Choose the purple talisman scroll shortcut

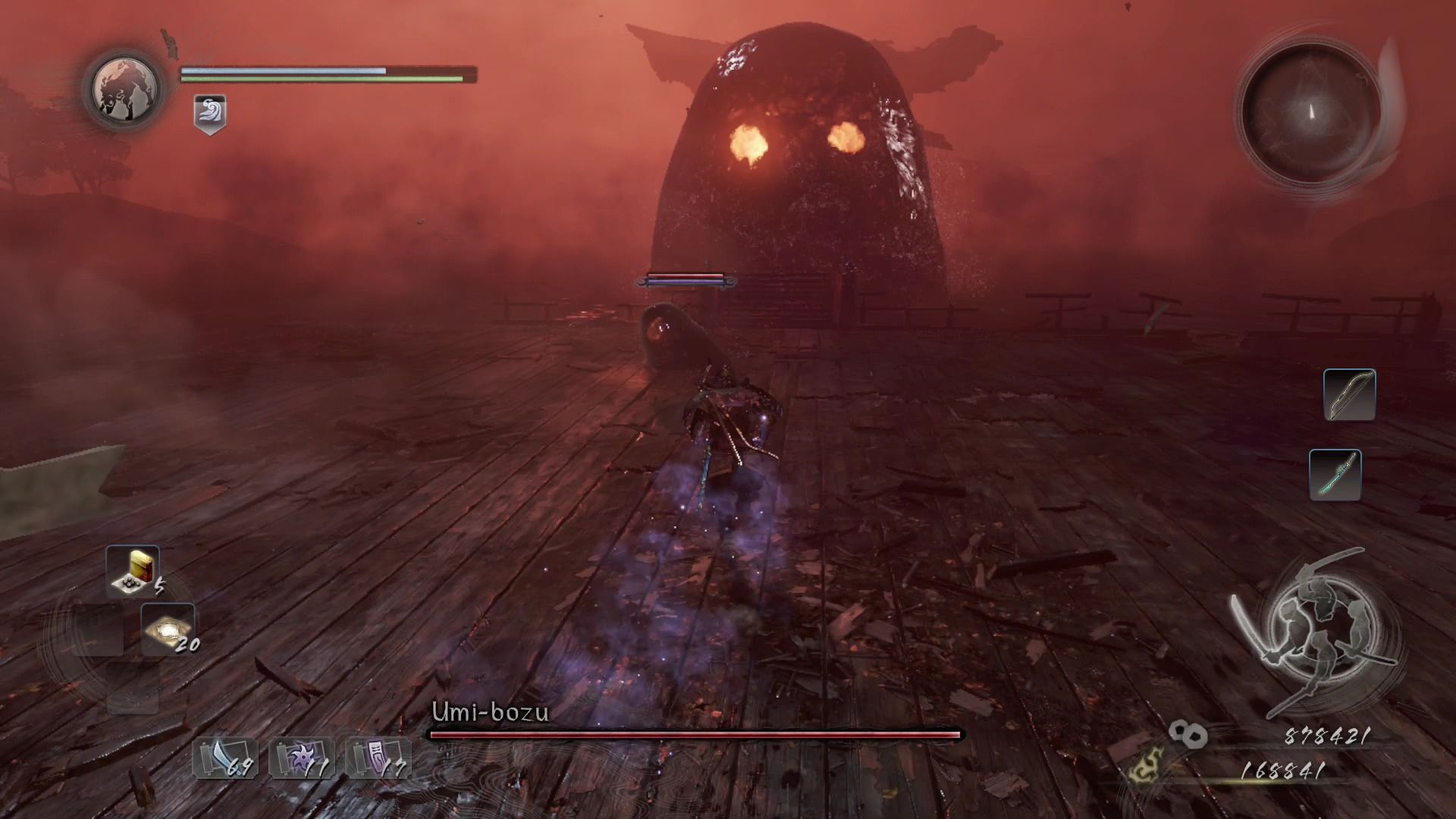378,758
